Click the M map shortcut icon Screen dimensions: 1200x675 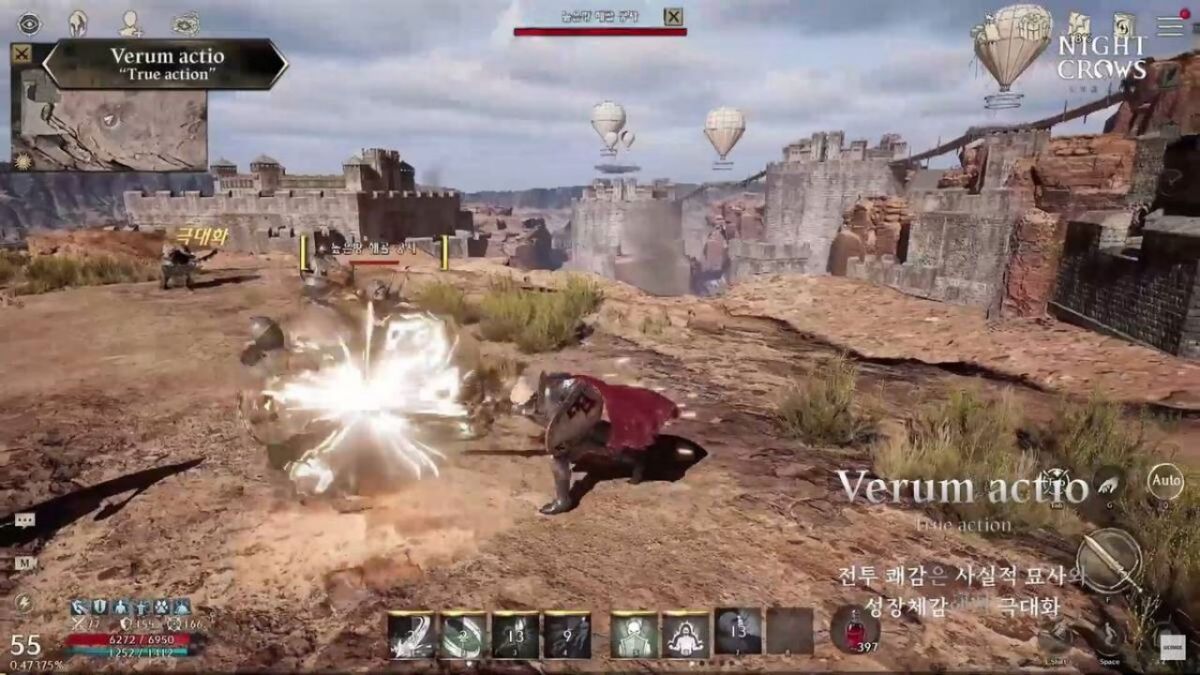coord(24,563)
